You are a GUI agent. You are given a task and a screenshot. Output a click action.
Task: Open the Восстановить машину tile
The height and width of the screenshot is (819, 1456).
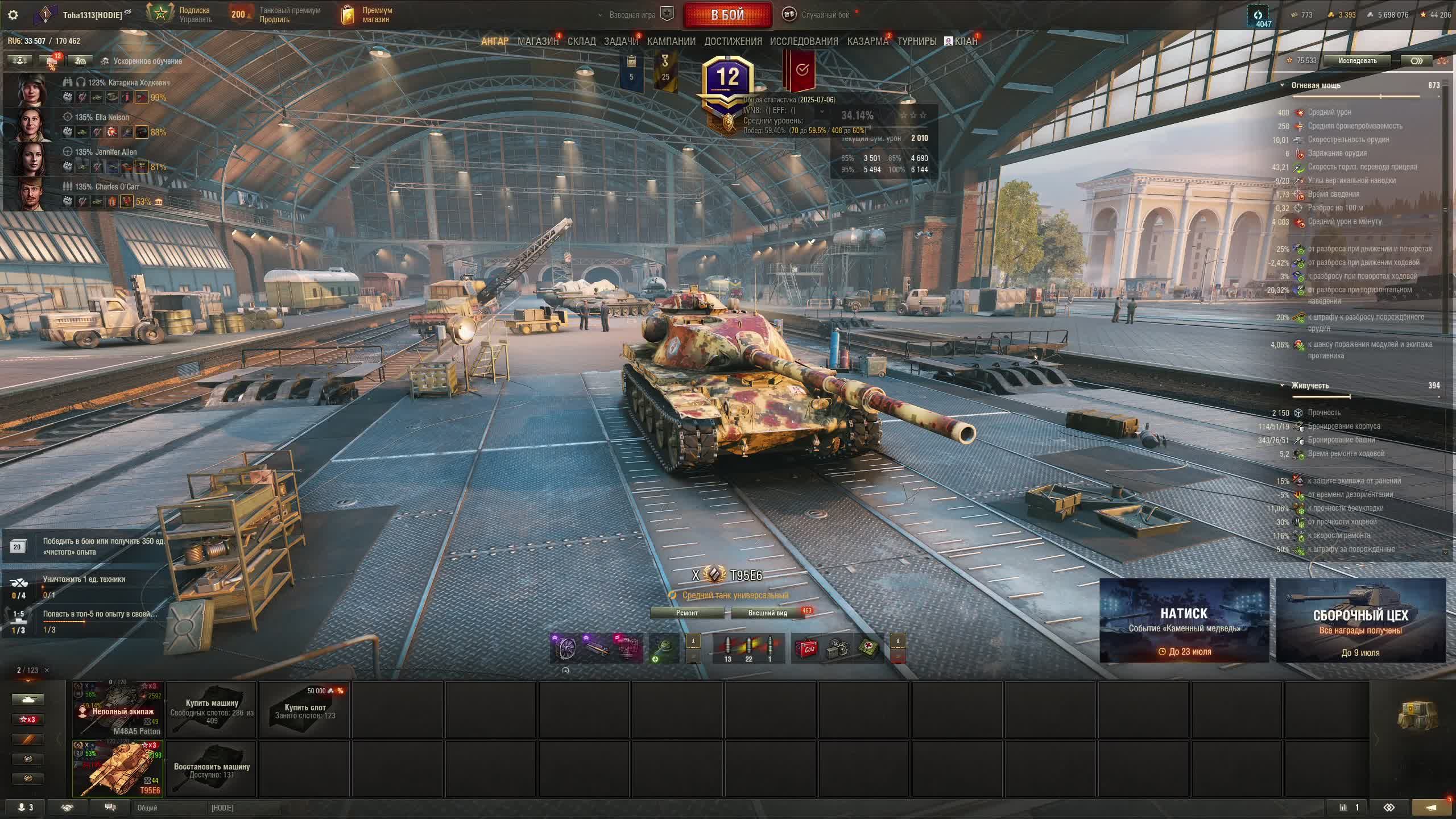pos(212,769)
